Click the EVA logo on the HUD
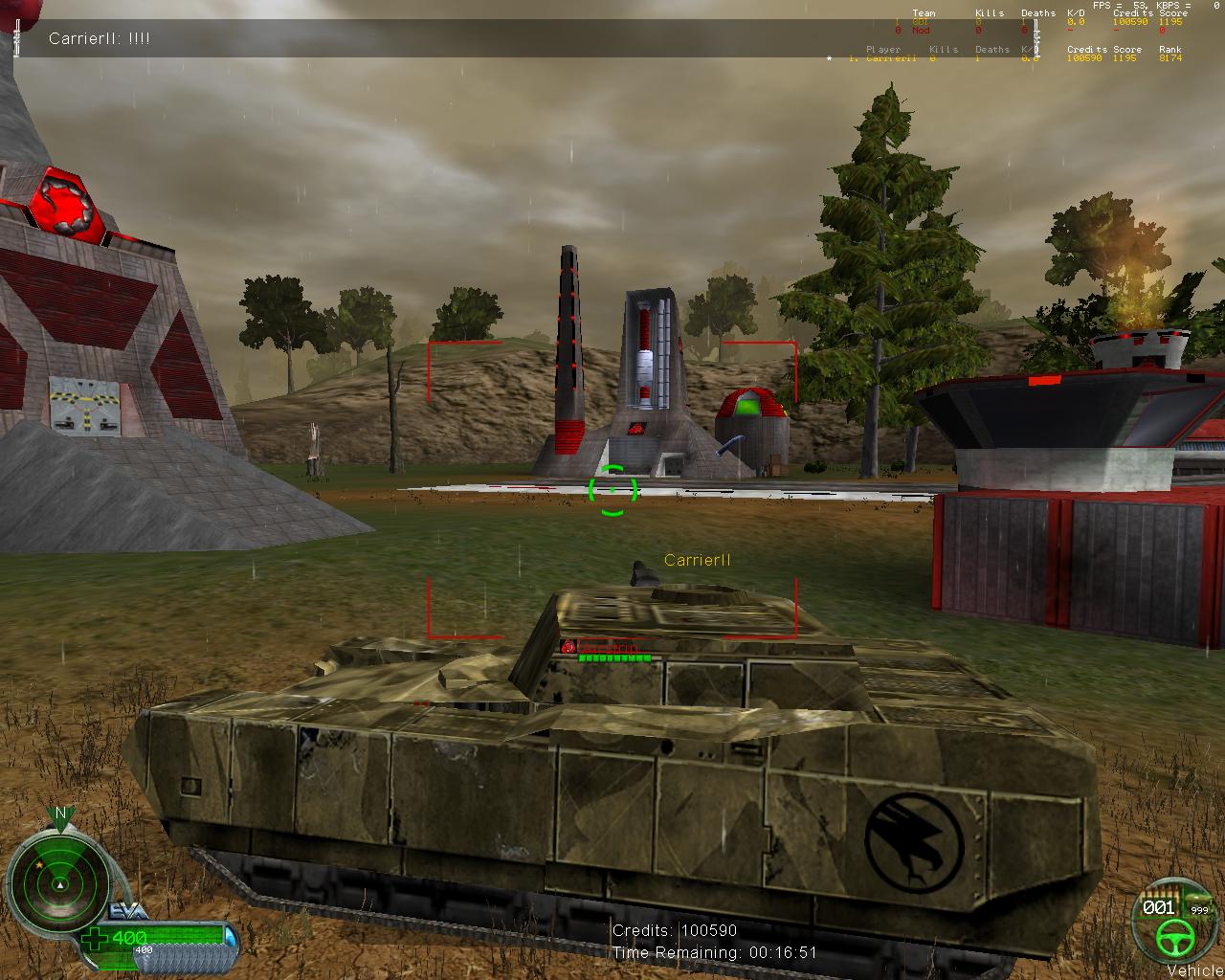 coord(127,911)
